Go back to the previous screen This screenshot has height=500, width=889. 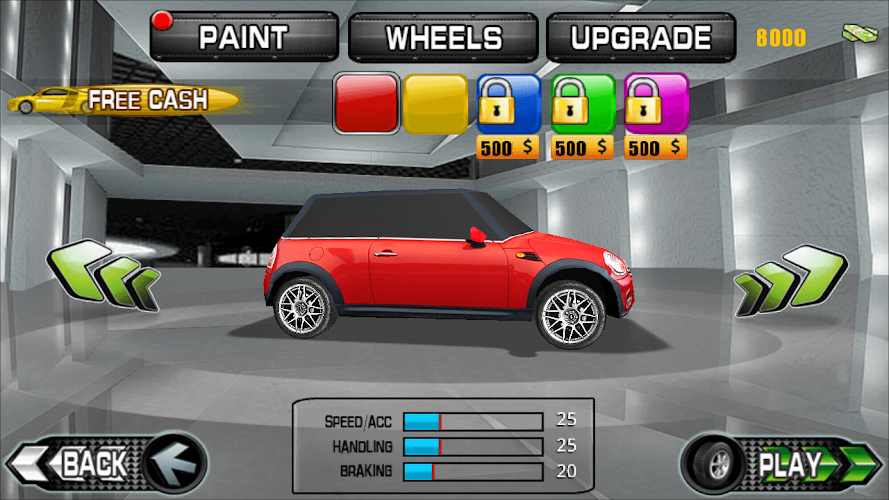pyautogui.click(x=105, y=464)
